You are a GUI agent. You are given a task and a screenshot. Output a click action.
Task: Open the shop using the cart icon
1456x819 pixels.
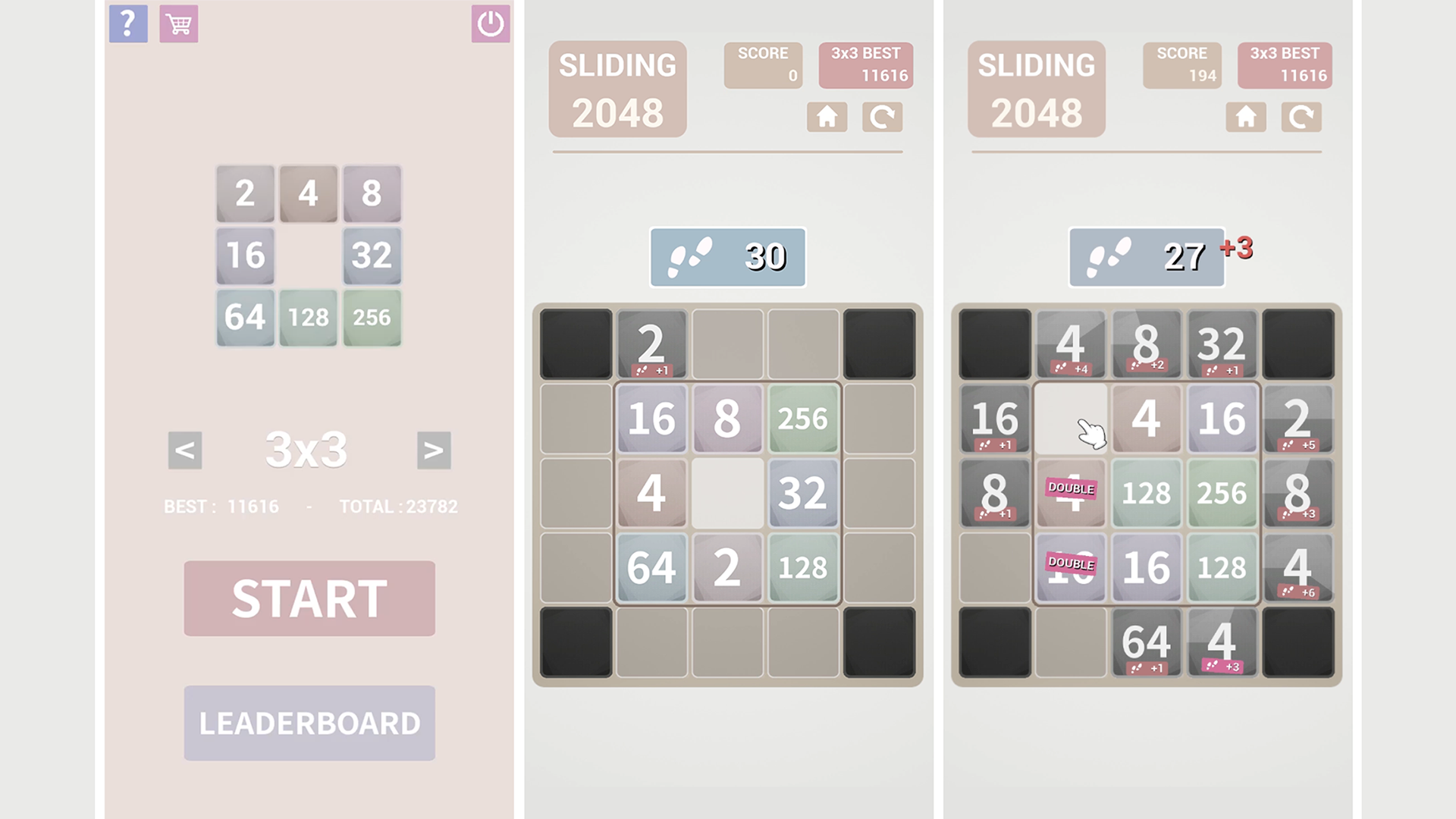click(178, 24)
